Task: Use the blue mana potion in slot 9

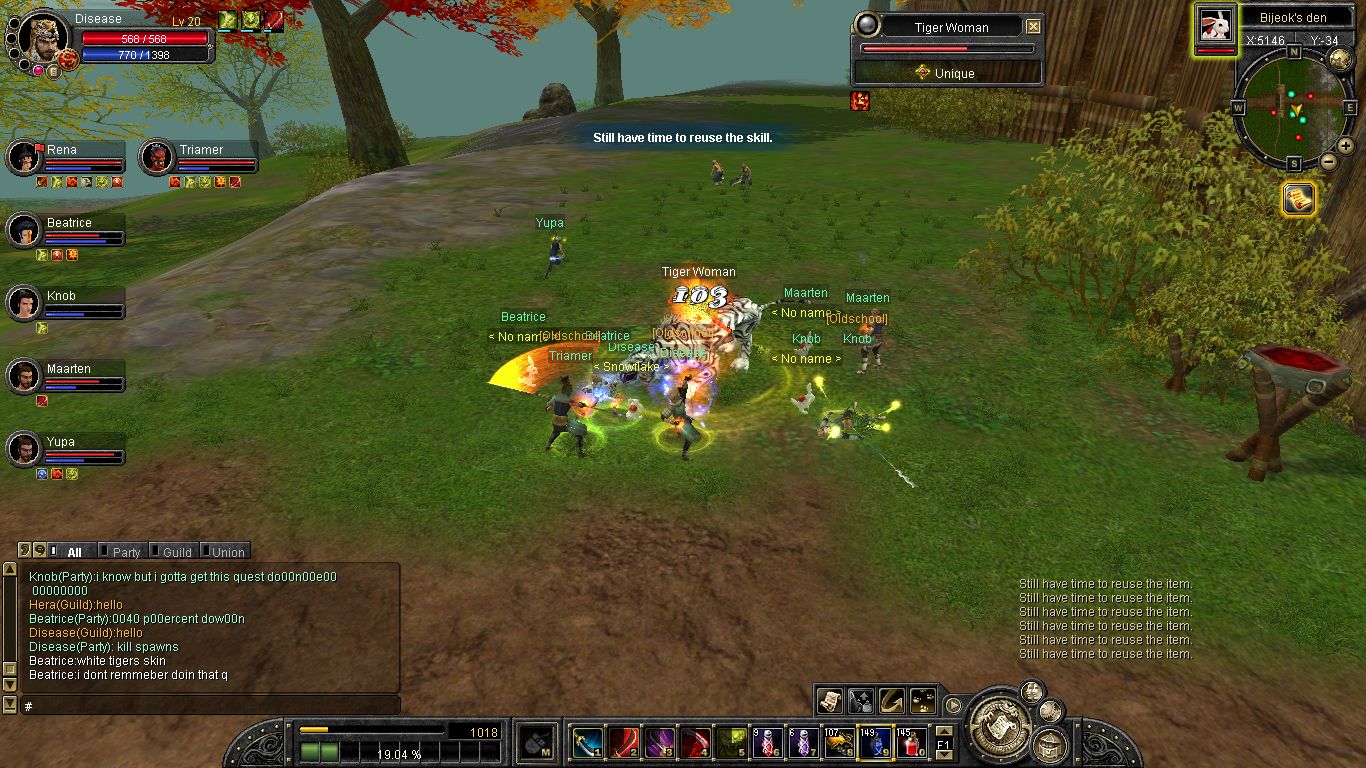Action: [x=874, y=743]
